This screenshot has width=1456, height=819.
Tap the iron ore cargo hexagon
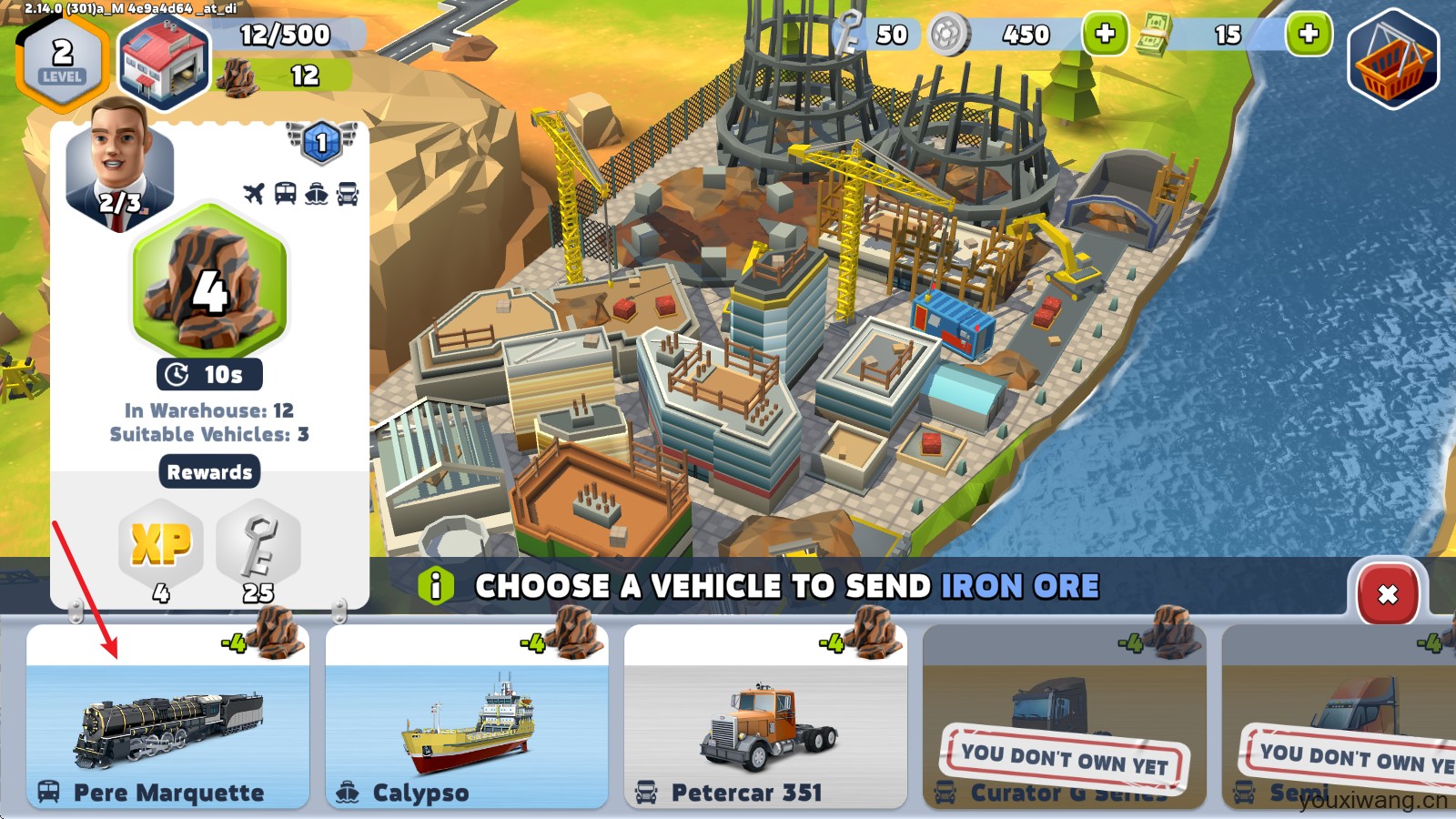point(209,282)
